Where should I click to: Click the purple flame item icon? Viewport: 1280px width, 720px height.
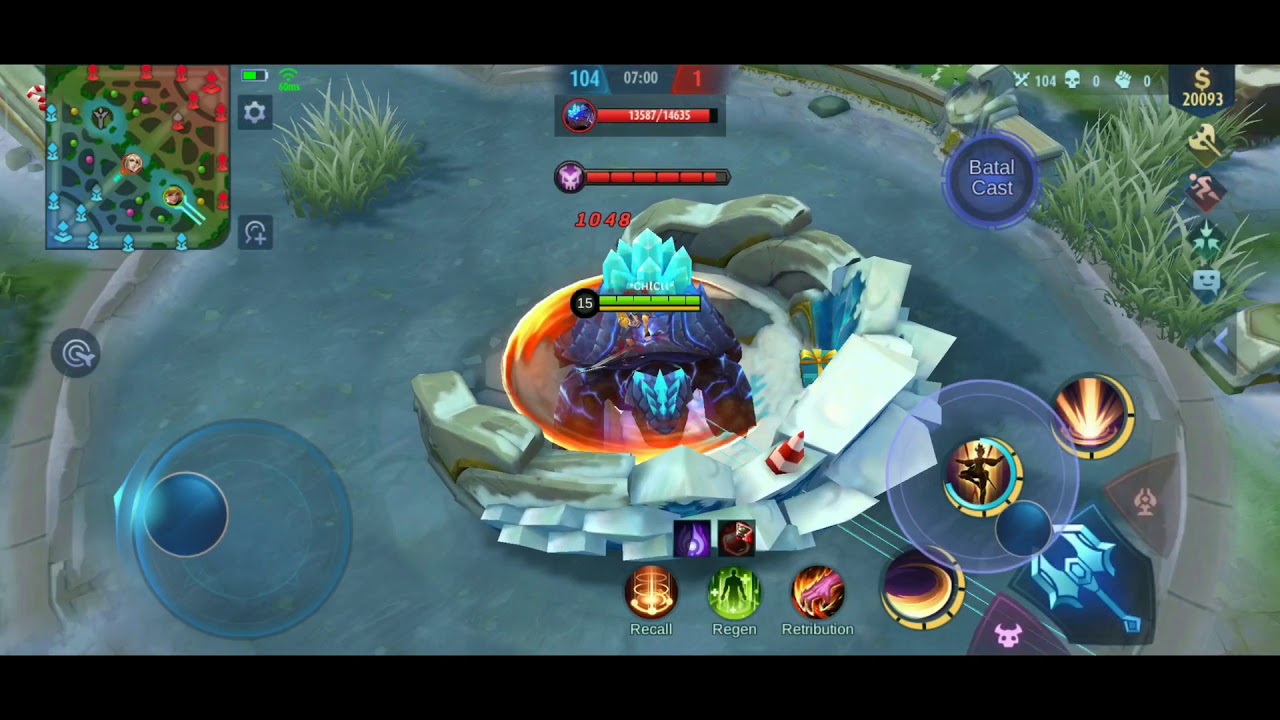(x=692, y=539)
